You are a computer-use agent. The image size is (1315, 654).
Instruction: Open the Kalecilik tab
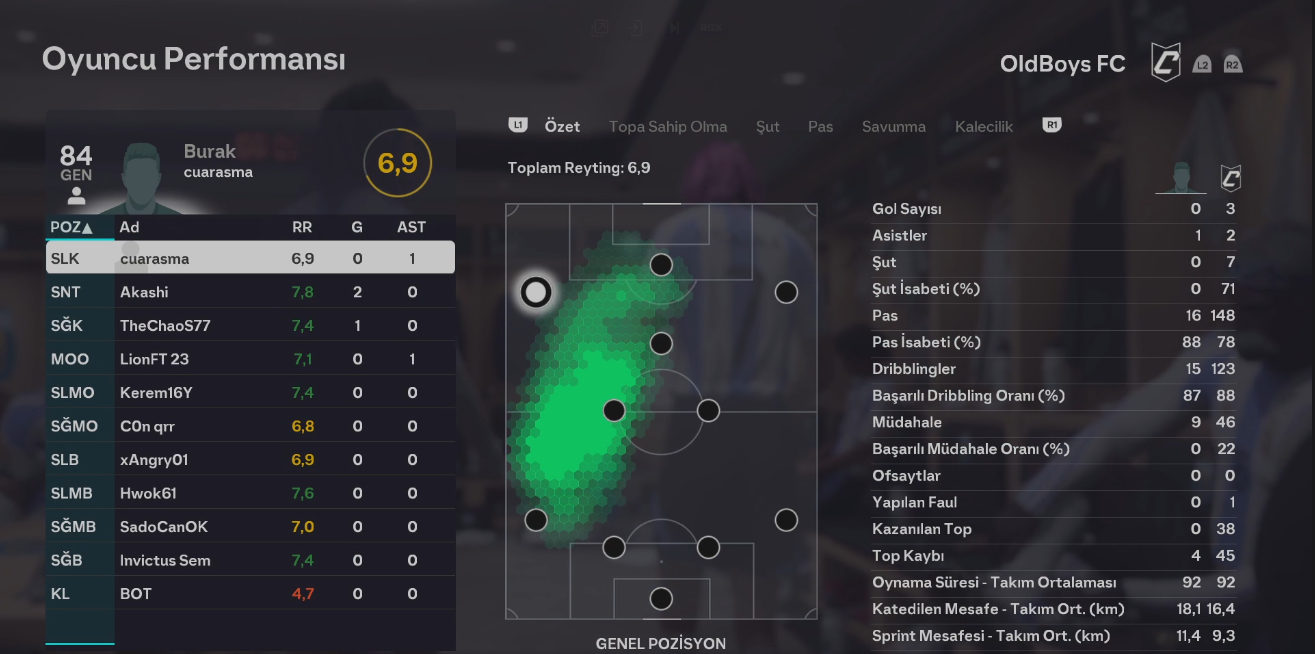pos(983,127)
